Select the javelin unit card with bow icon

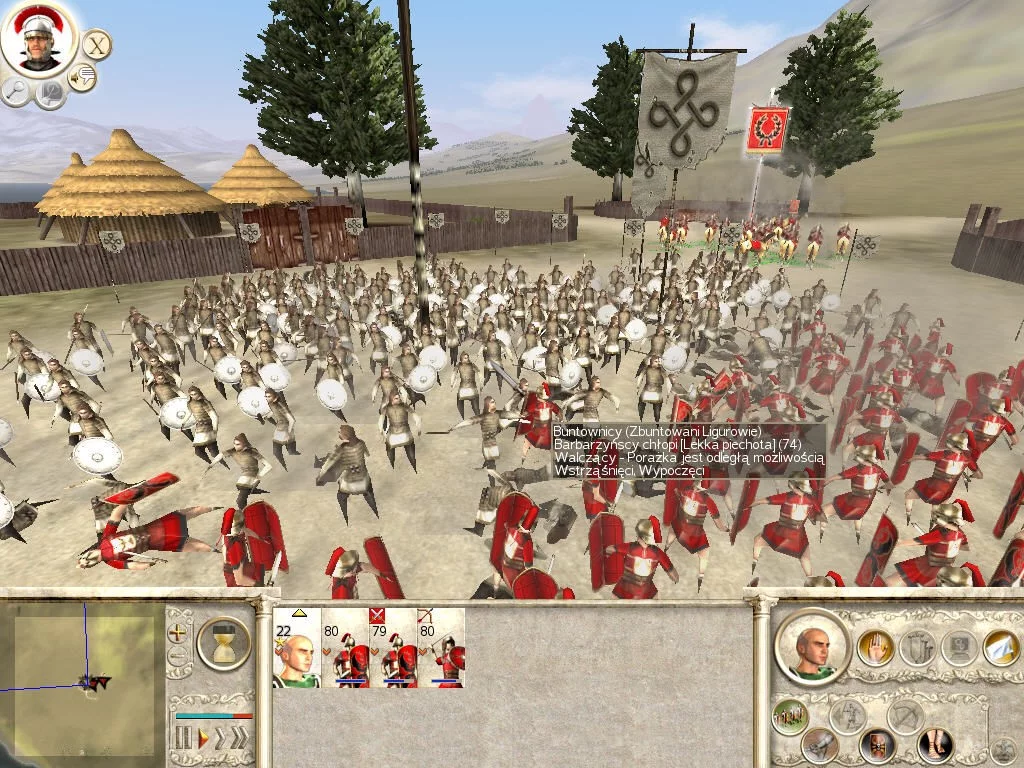(x=441, y=648)
